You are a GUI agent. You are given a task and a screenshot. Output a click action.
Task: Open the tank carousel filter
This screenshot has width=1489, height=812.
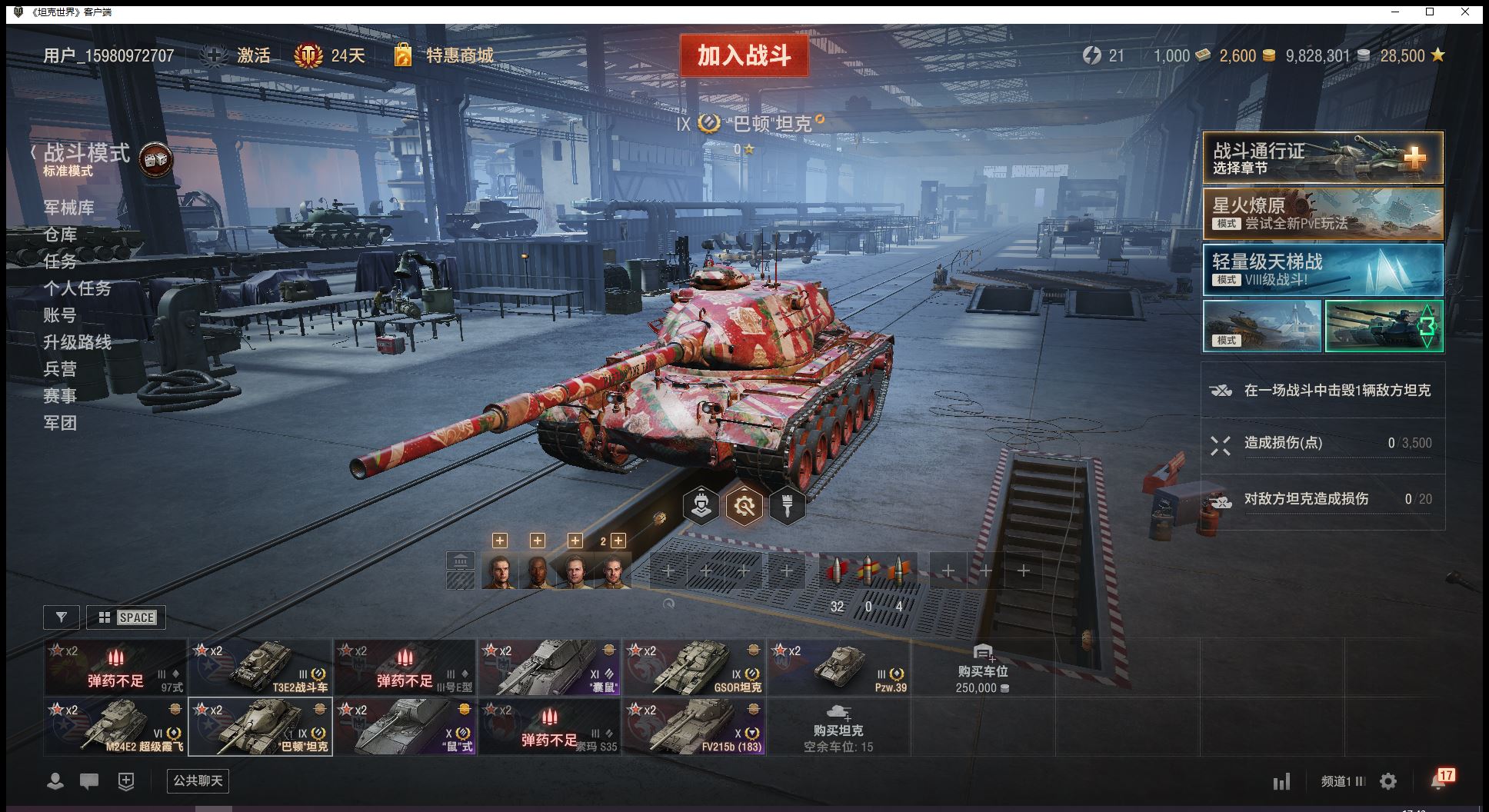click(x=62, y=617)
